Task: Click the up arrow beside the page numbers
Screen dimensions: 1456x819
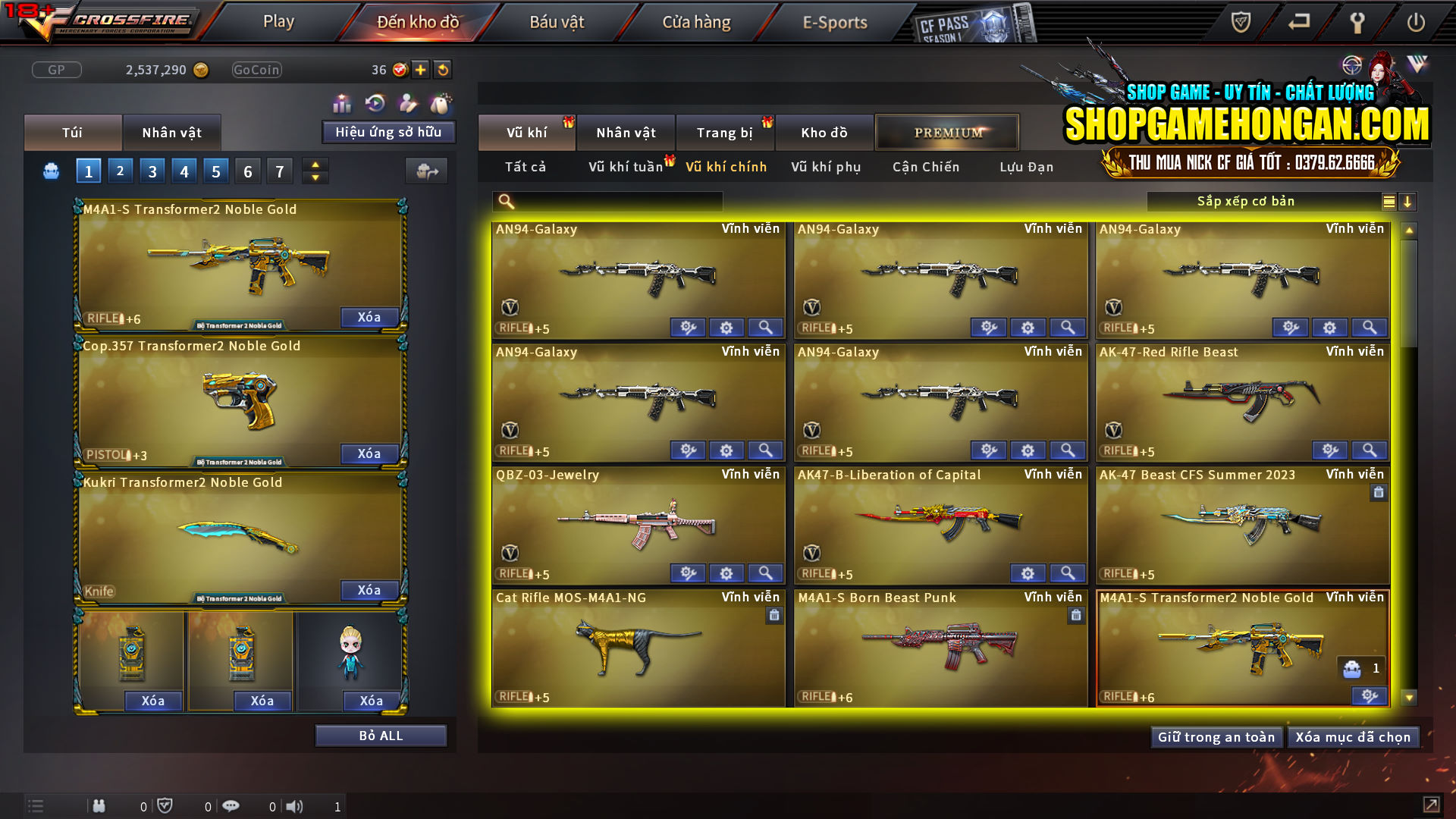Action: [x=315, y=164]
